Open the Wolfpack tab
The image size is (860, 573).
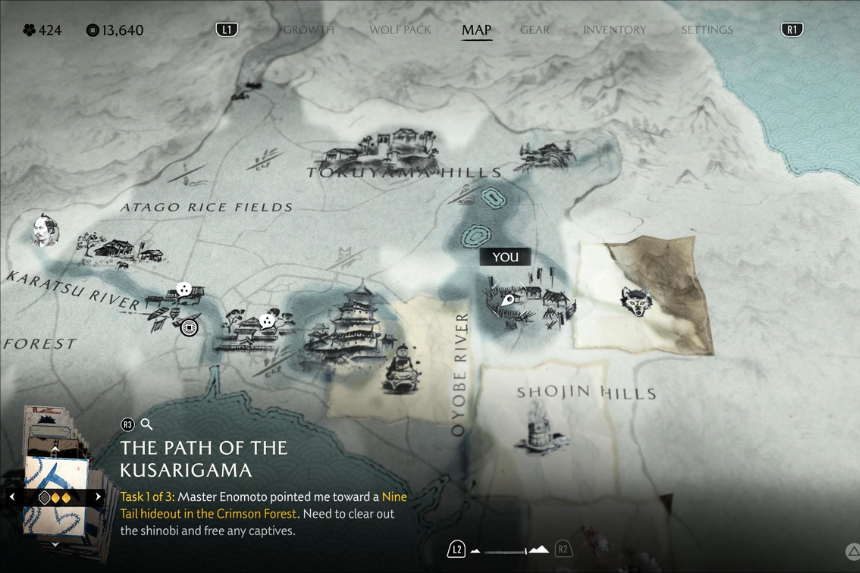click(400, 30)
